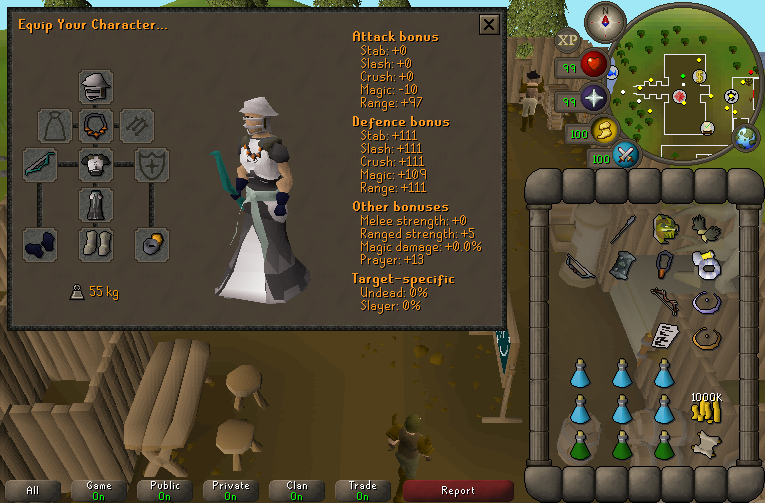Open the world map globe icon
The image size is (765, 503).
point(746,137)
